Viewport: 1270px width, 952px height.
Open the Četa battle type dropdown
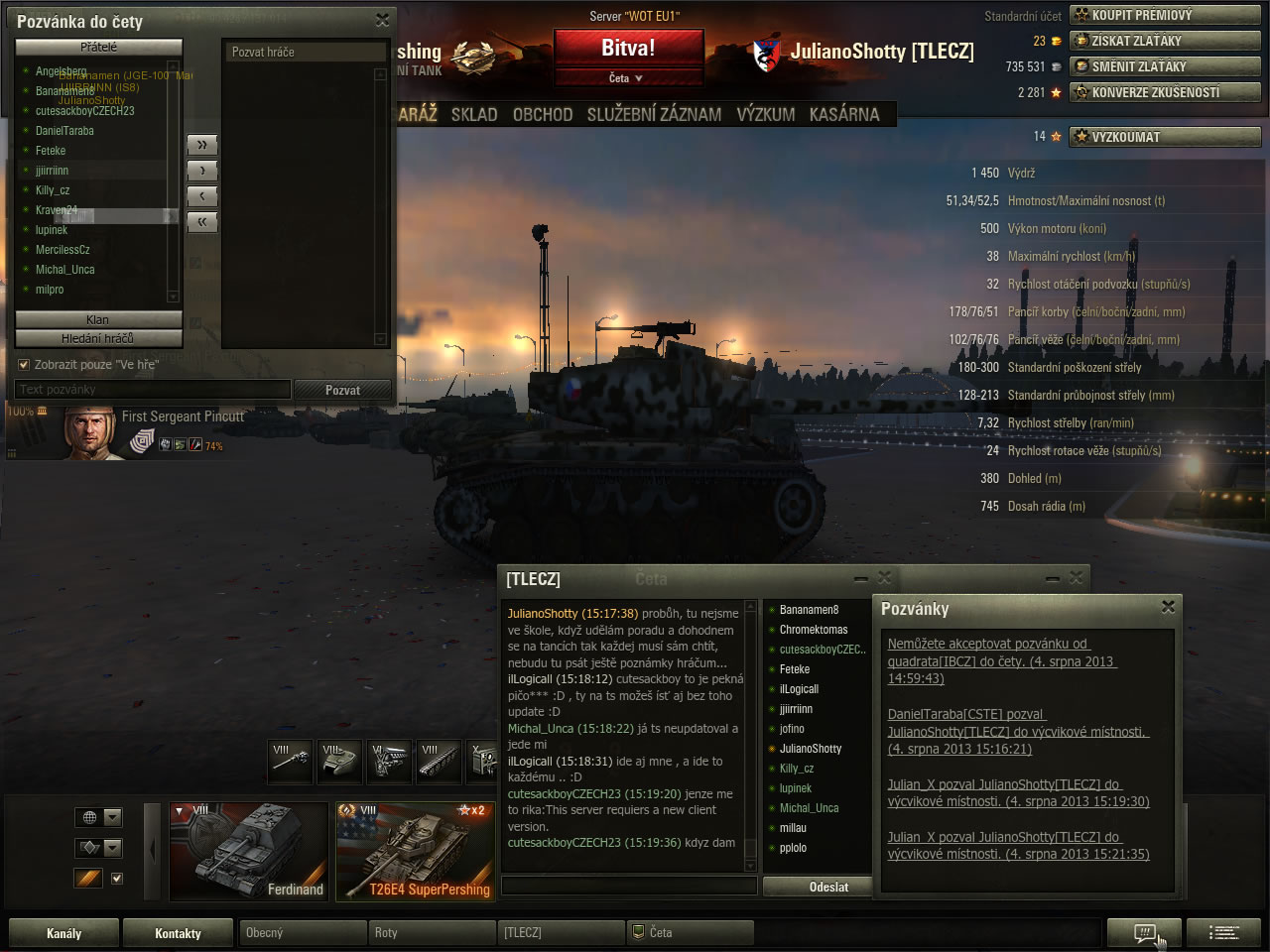coord(627,78)
